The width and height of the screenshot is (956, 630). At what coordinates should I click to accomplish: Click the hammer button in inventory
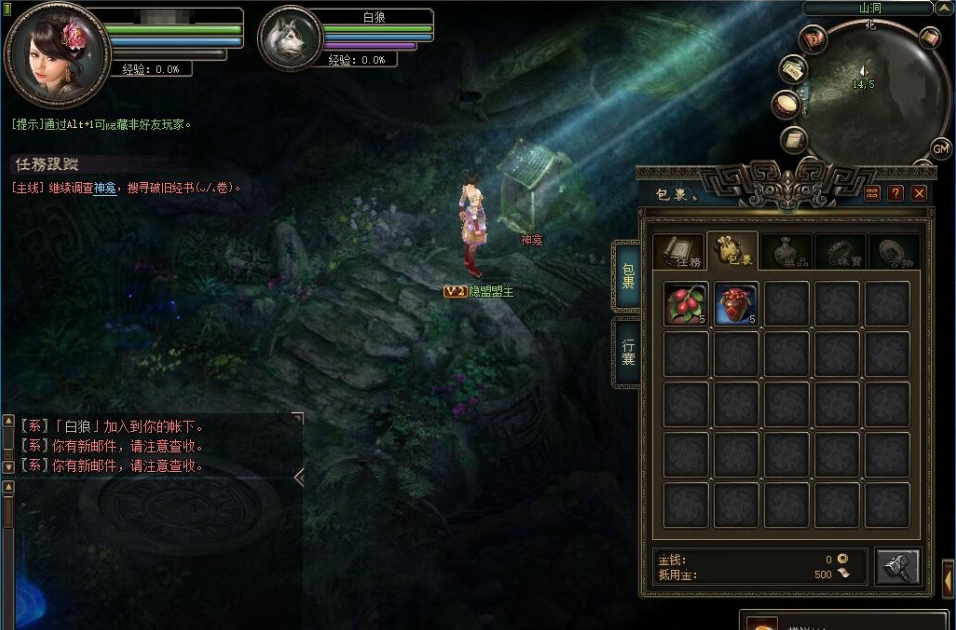tap(897, 567)
